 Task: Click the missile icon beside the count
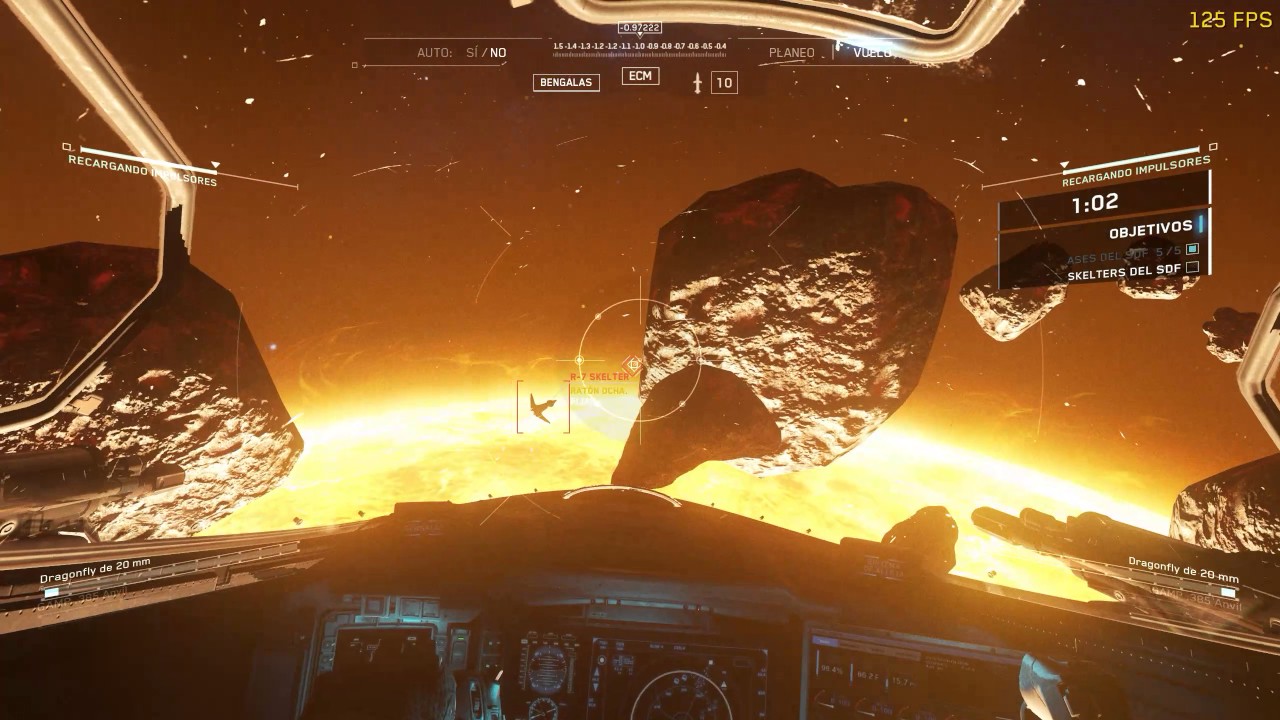point(697,83)
